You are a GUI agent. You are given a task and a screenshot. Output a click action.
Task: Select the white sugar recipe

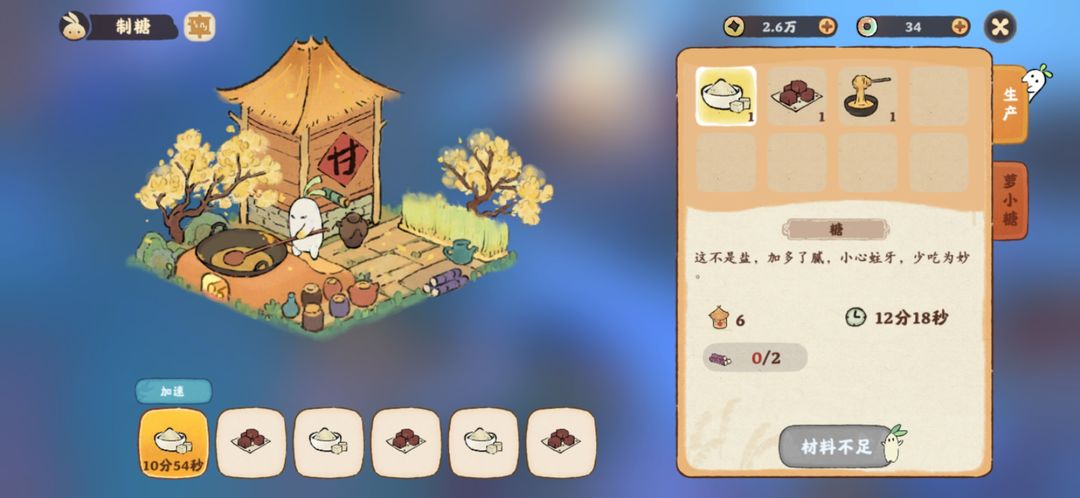coord(726,96)
